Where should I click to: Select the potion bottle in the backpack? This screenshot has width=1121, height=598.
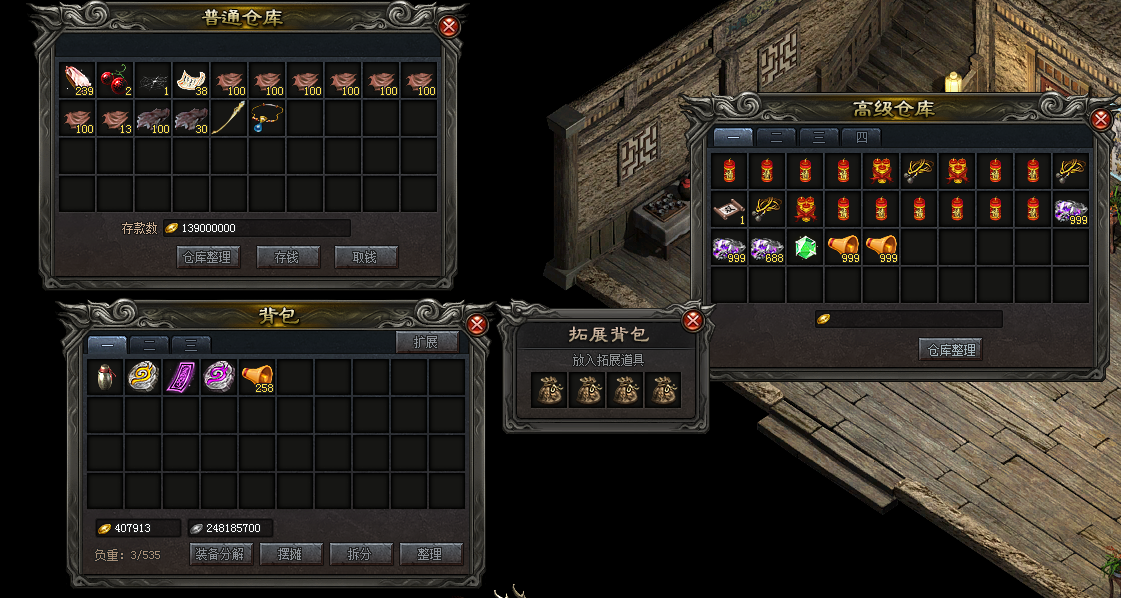(105, 377)
